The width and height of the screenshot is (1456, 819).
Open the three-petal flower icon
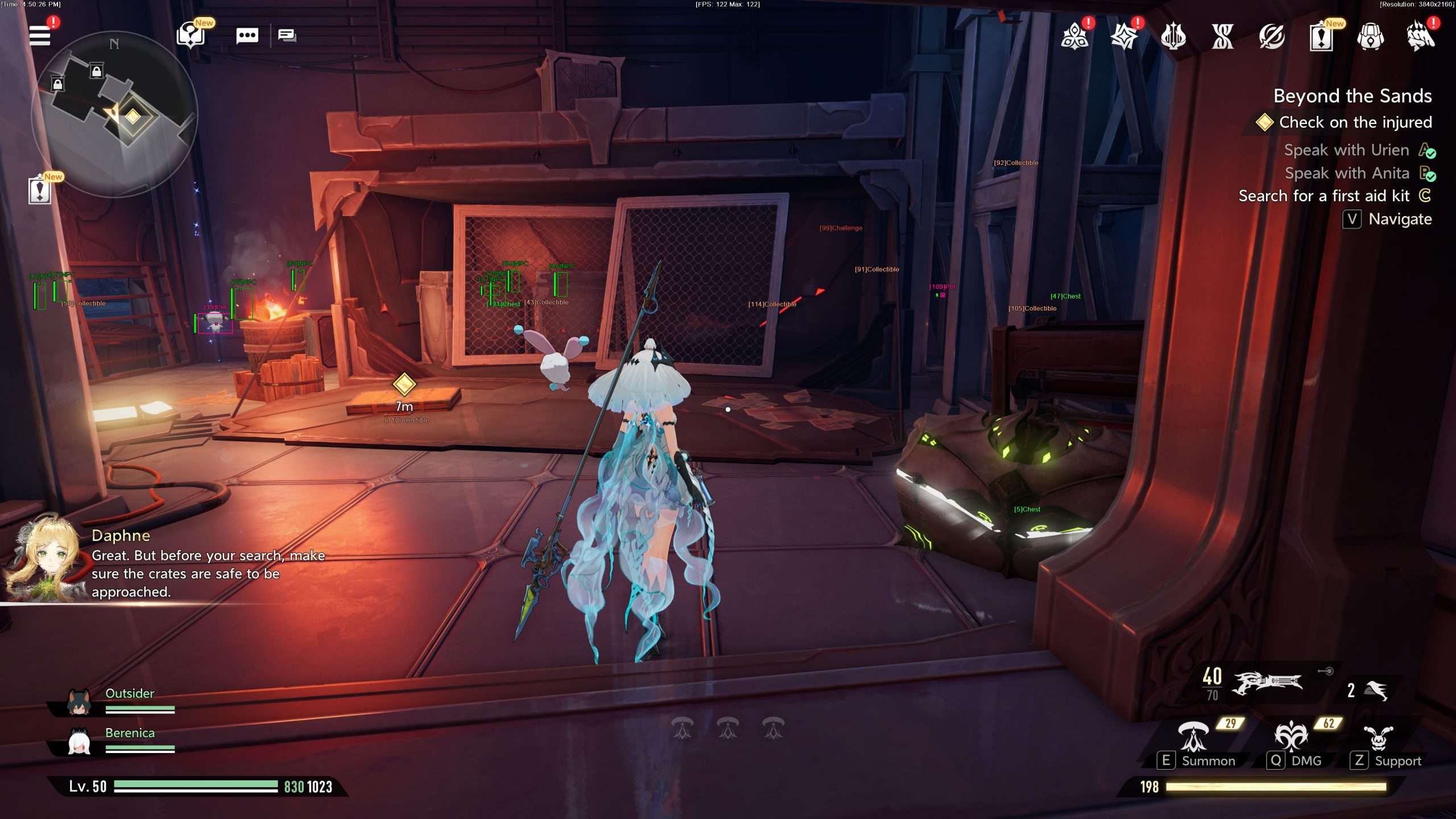click(x=1074, y=37)
